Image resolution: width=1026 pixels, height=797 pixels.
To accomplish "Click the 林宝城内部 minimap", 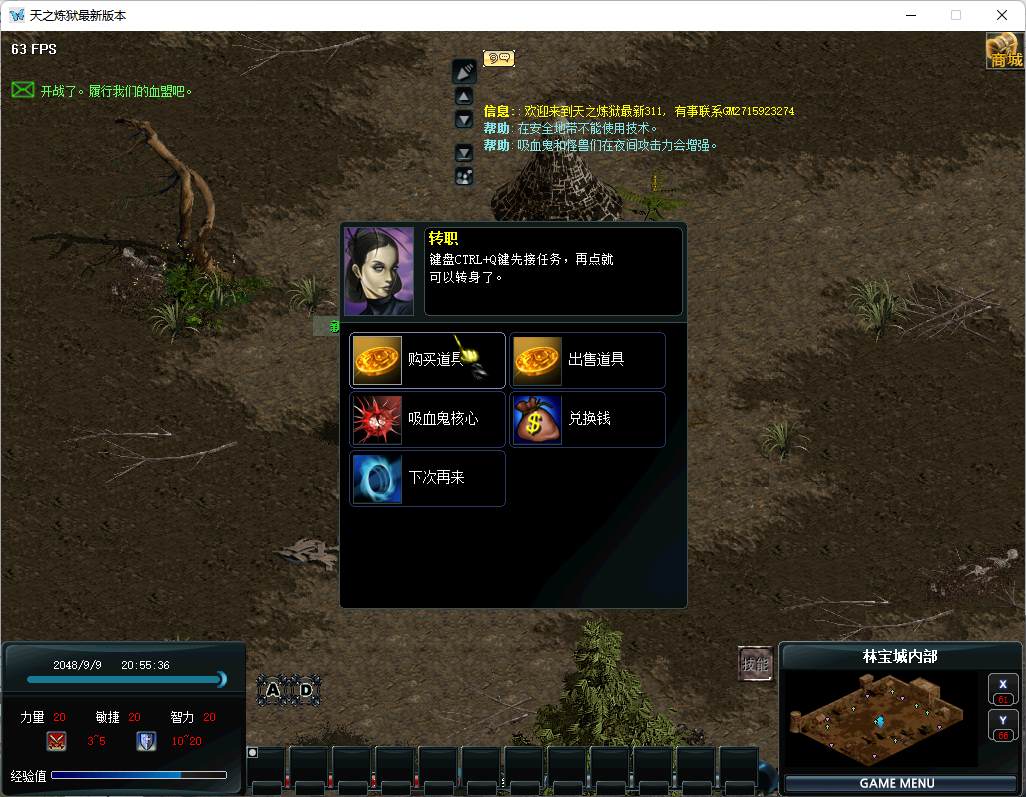I will tap(880, 719).
